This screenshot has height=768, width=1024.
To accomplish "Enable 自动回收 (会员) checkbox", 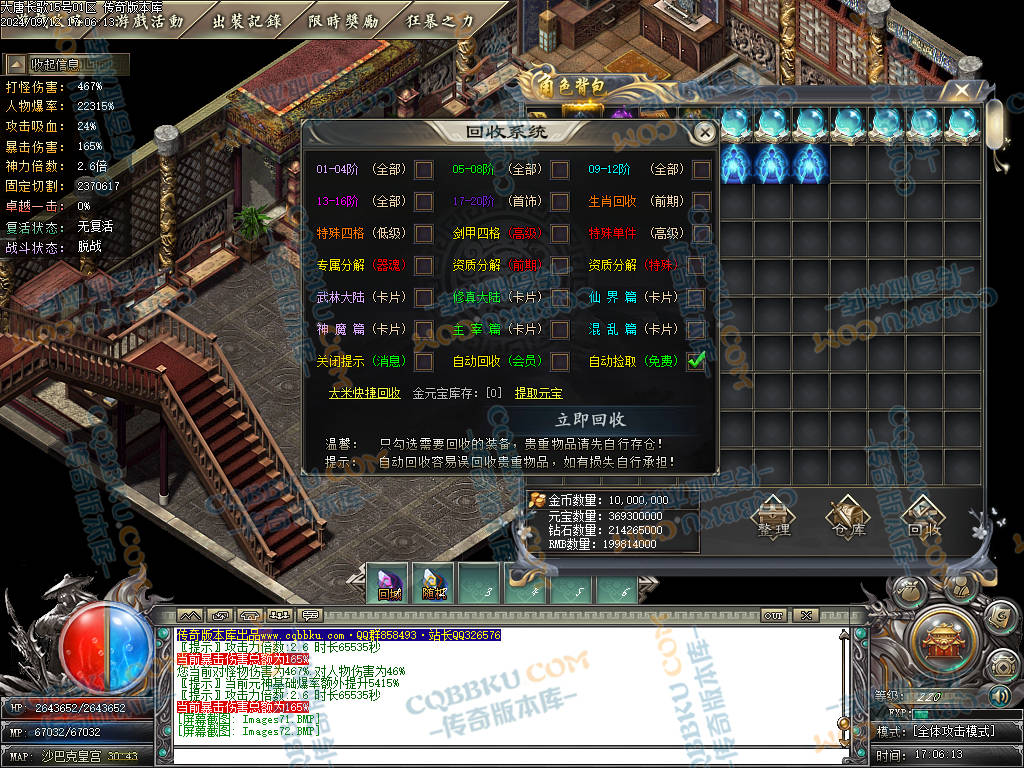I will [560, 361].
